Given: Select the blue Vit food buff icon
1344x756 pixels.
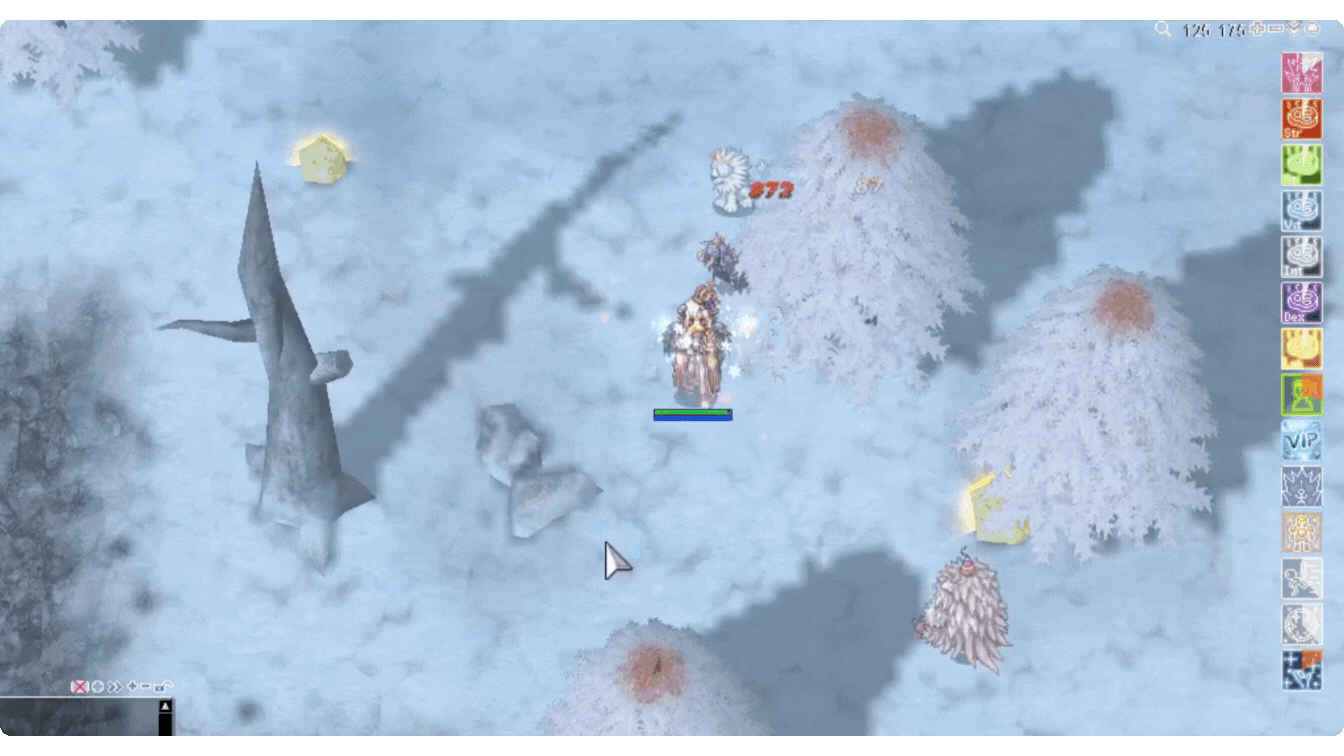Looking at the screenshot, I should (1302, 211).
